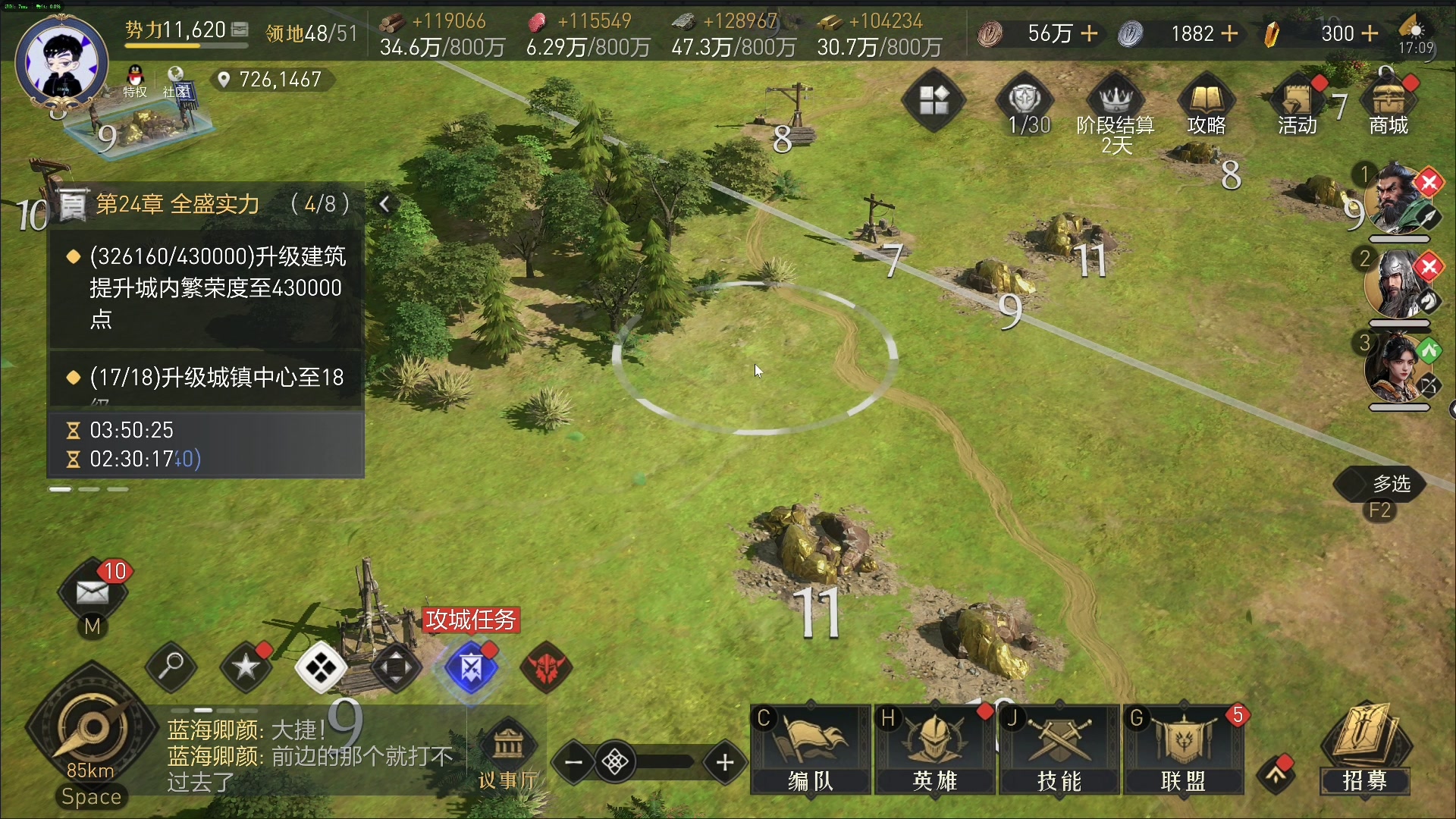The height and width of the screenshot is (819, 1456).
Task: Add more copper coins with plus button
Action: click(1089, 33)
